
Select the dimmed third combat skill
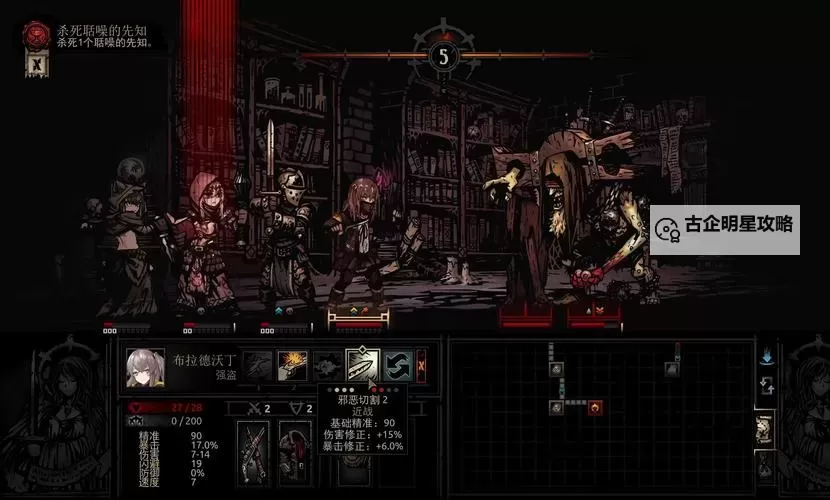[x=326, y=364]
